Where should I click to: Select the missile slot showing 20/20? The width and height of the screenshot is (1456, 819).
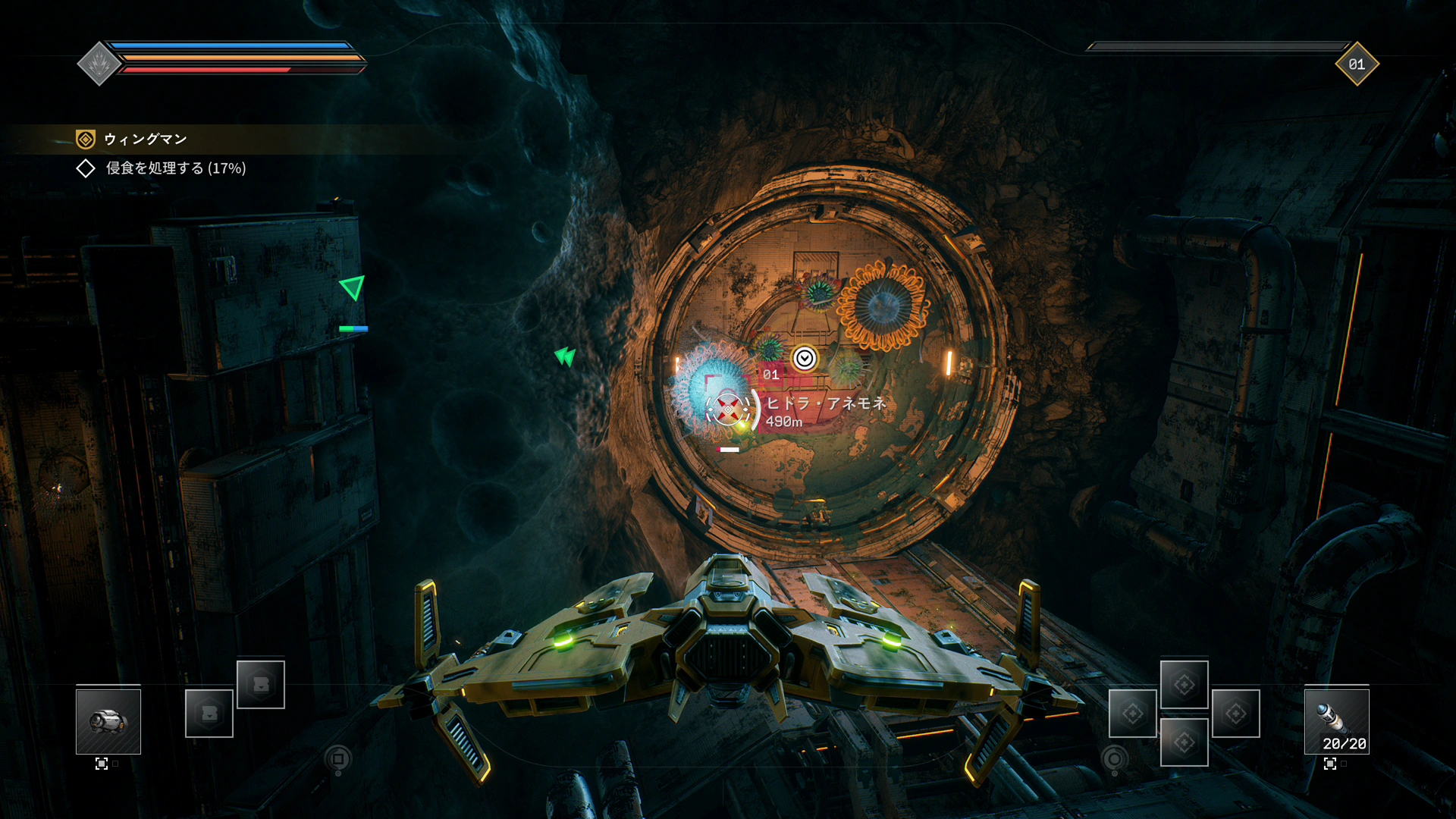(1336, 720)
